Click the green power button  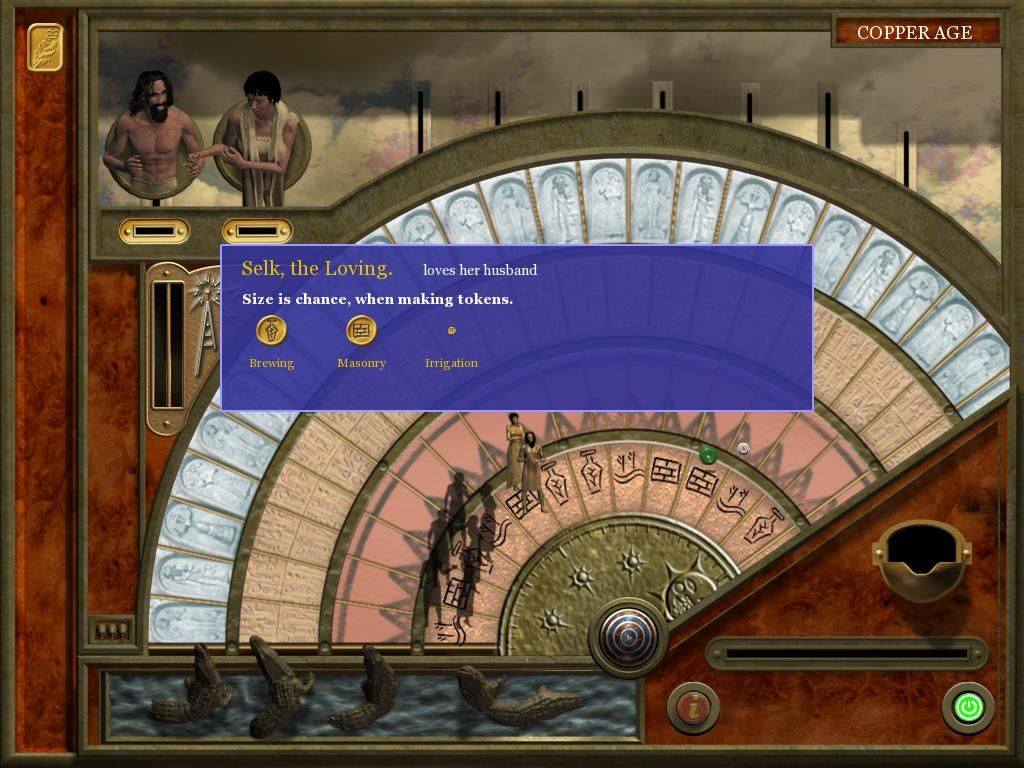[967, 708]
